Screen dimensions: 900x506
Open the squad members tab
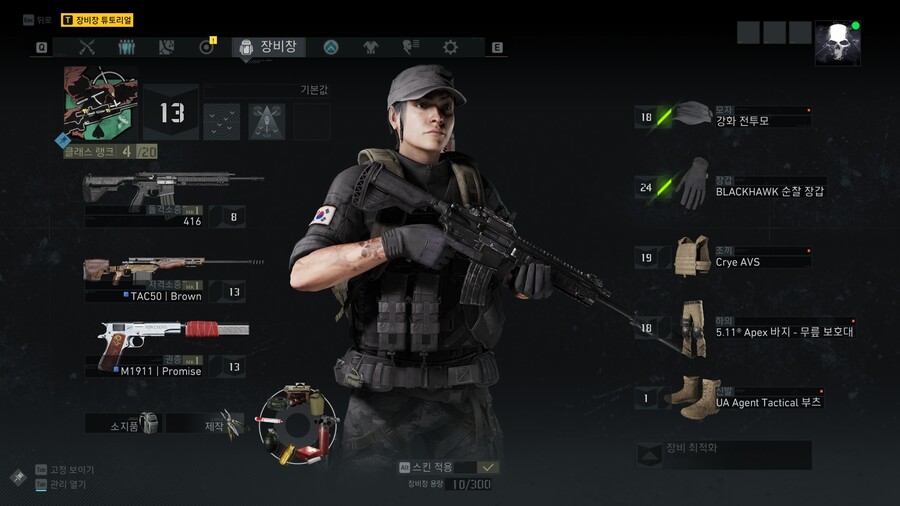127,47
